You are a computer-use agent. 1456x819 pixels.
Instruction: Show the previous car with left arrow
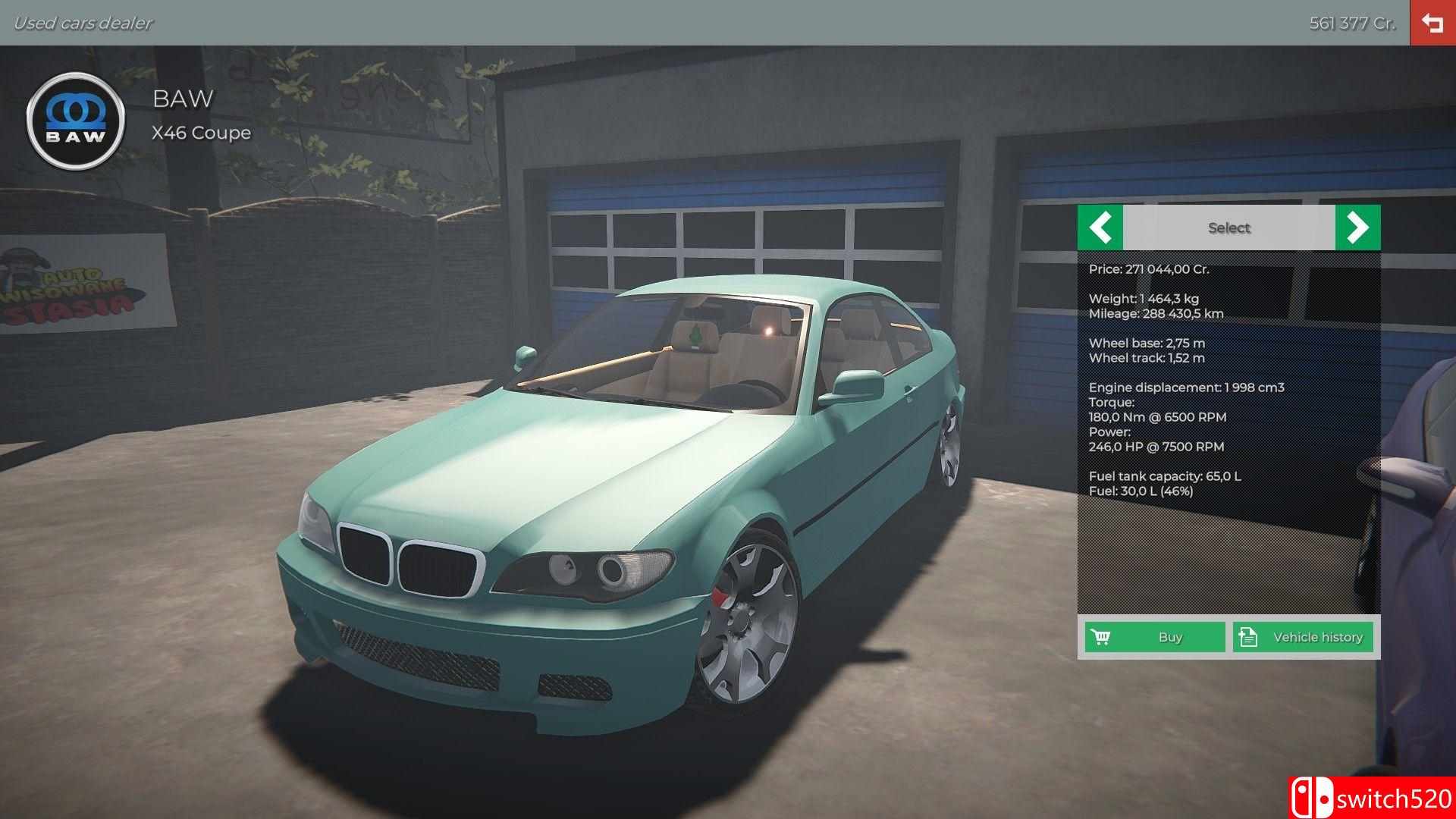1100,227
